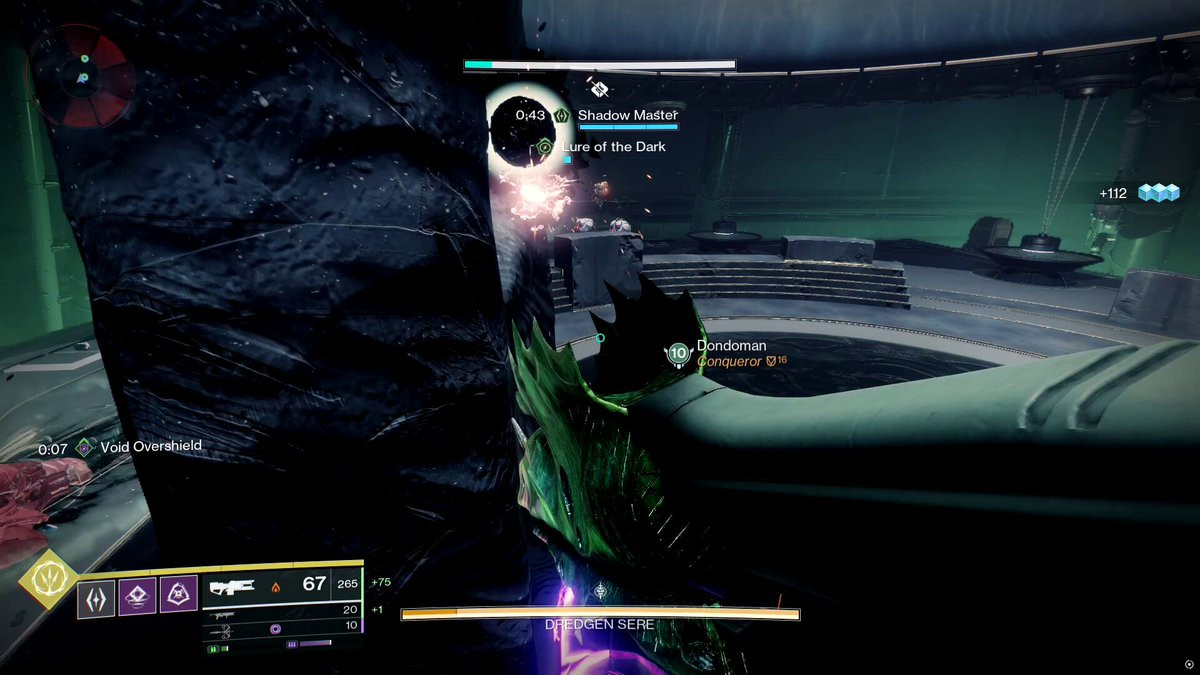The height and width of the screenshot is (675, 1200).
Task: Click the crossed-out diamond marker below the bar
Action: (599, 88)
